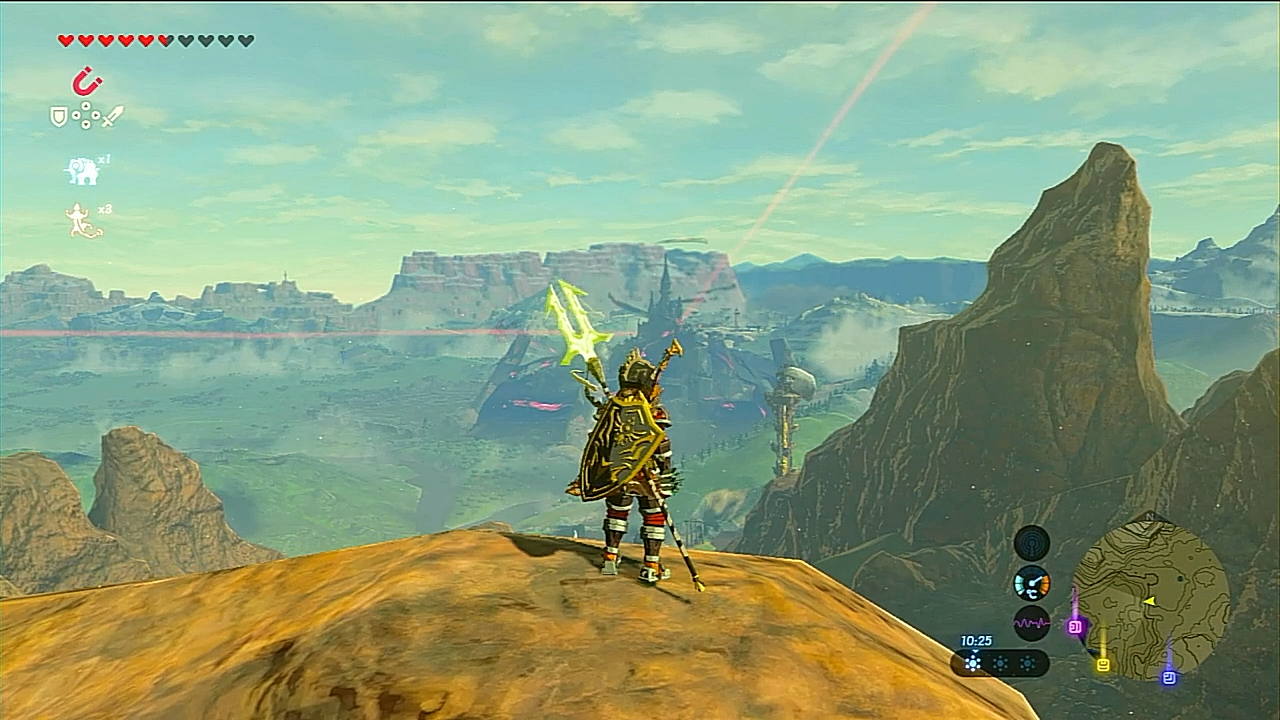Click the yellow player arrow on minimap
This screenshot has height=720, width=1280.
coord(1150,601)
